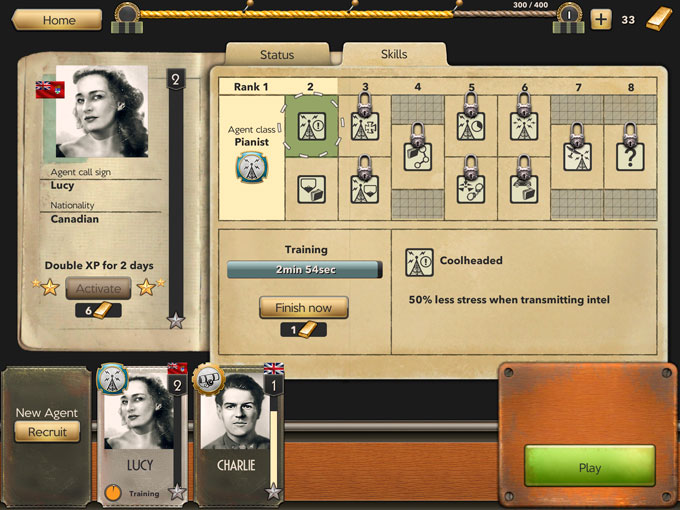Image resolution: width=680 pixels, height=510 pixels.
Task: Select the Coolheaded skill tile
Action: tap(310, 129)
